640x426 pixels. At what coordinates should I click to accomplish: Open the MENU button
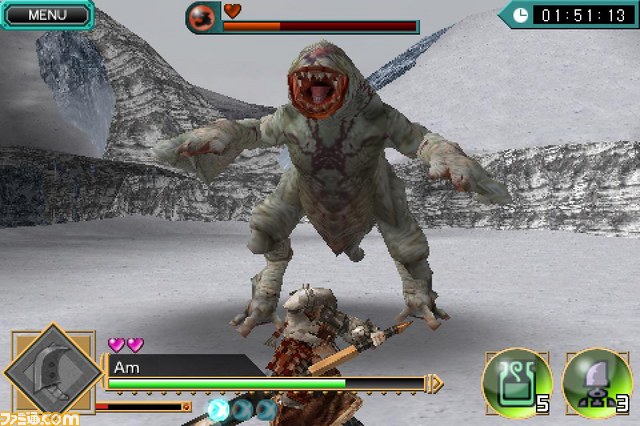point(46,14)
